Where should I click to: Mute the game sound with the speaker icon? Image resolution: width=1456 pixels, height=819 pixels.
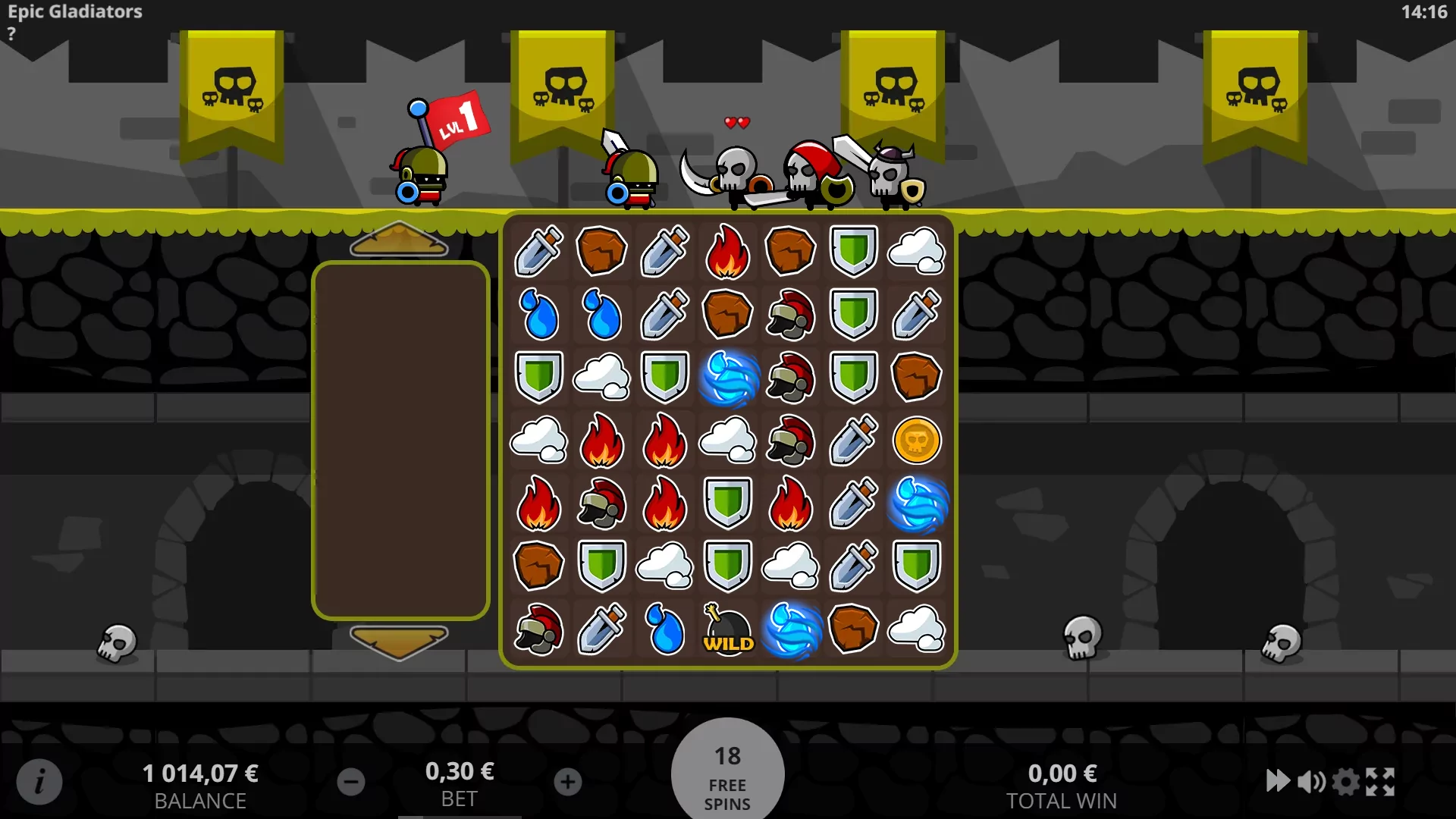pos(1311,782)
